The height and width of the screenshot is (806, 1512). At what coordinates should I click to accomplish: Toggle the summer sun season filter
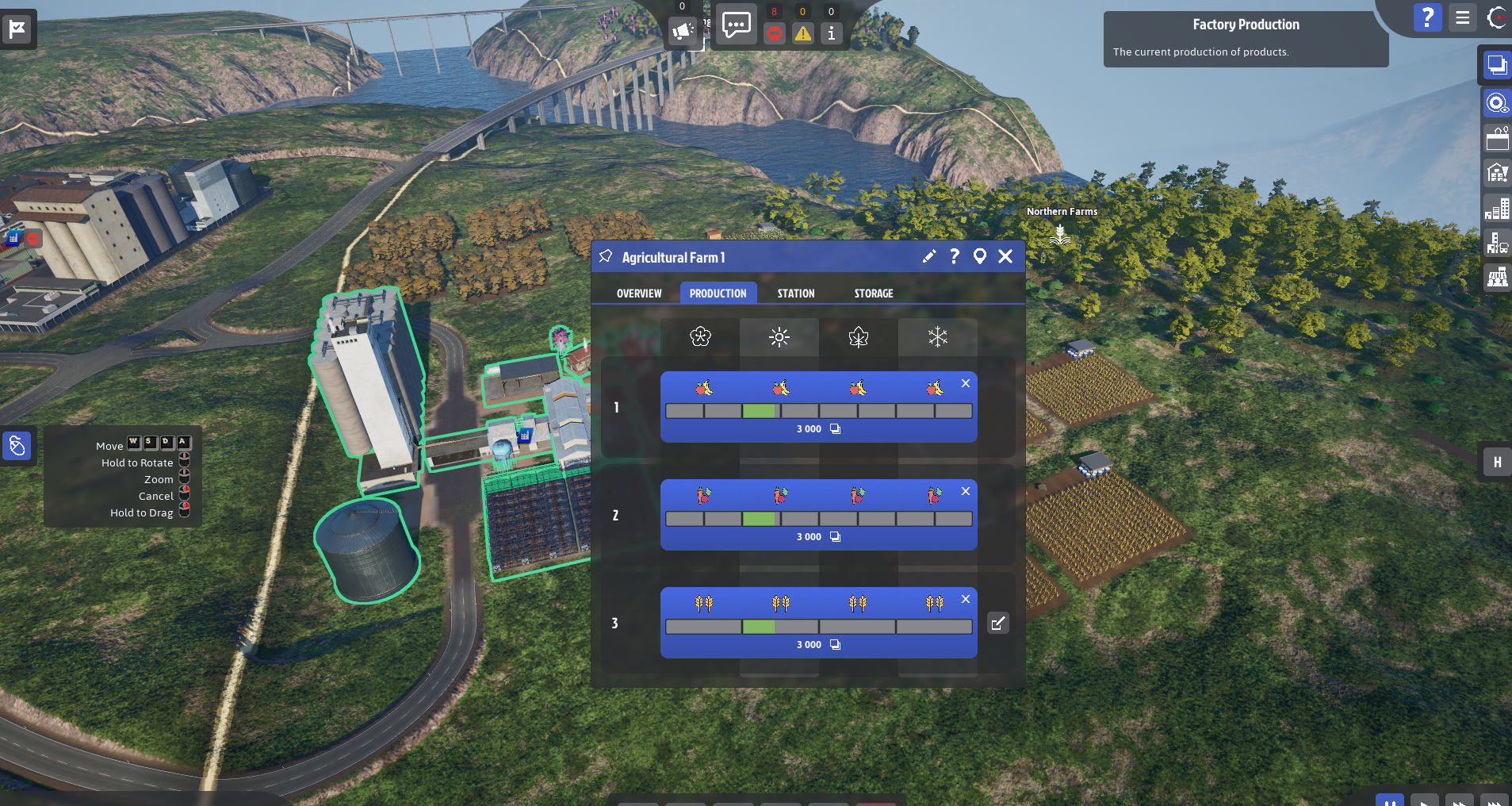[779, 337]
